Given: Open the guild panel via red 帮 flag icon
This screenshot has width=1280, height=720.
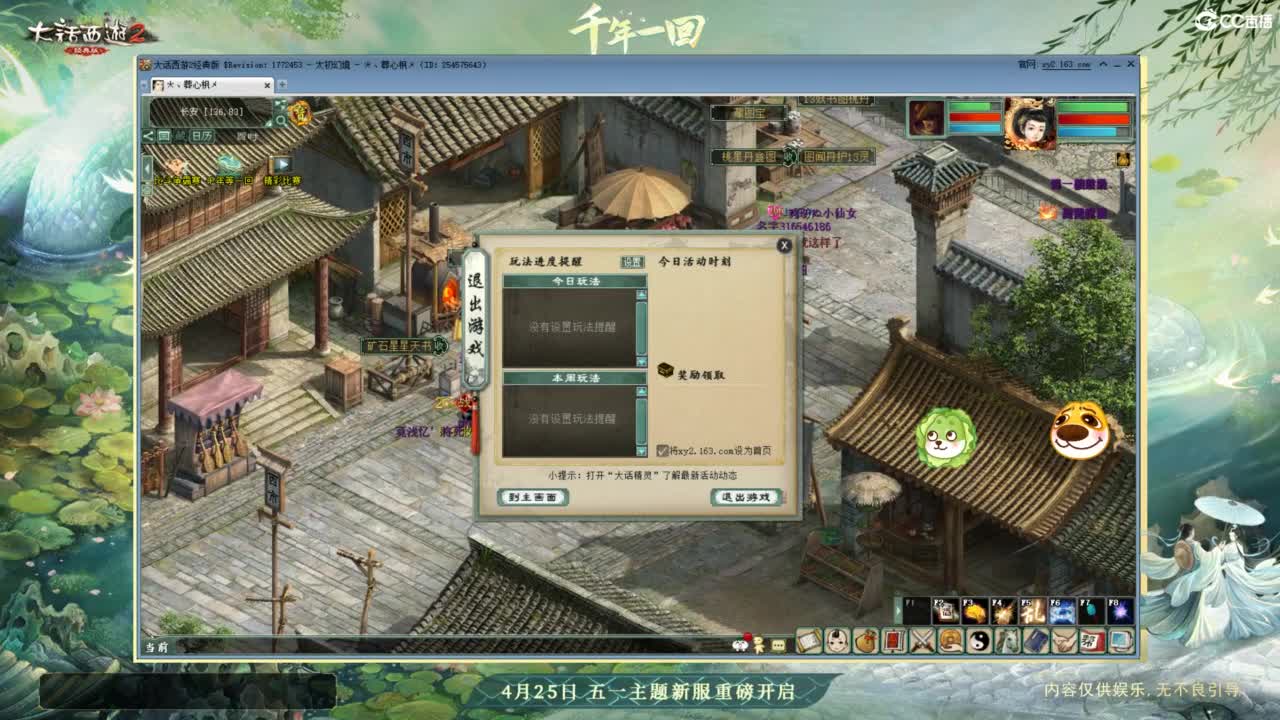Looking at the screenshot, I should pos(1091,640).
